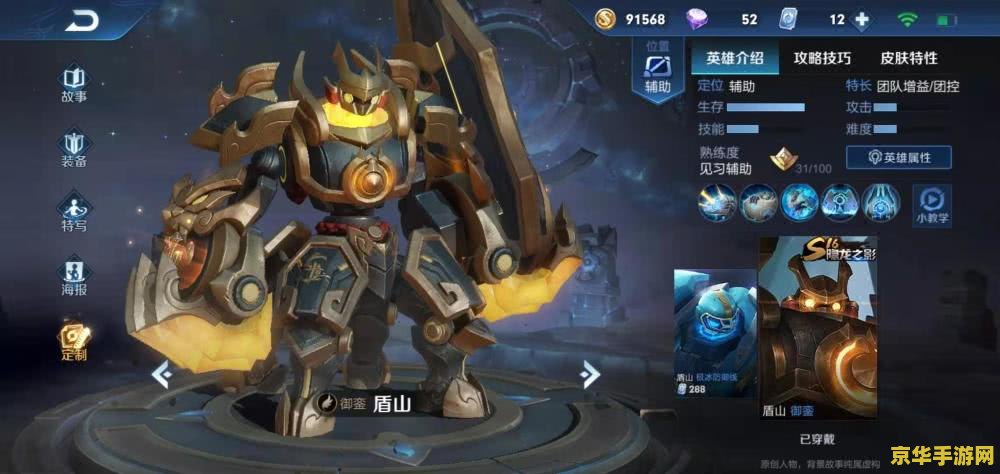Viewport: 1000px width, 474px height.
Task: Show the next hero with right arrow
Action: 590,375
